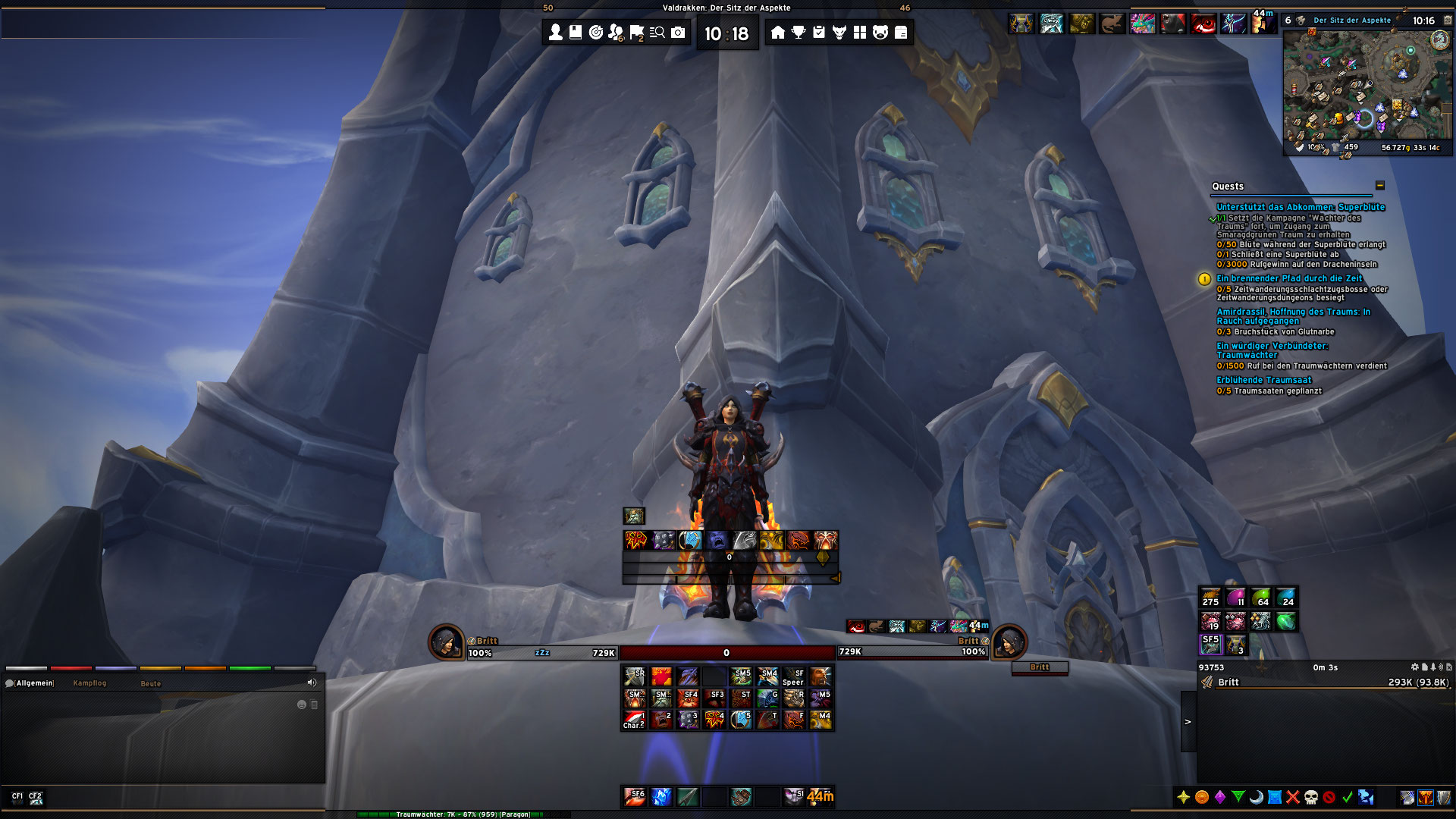This screenshot has height=819, width=1456.
Task: Click the camera screenshot icon
Action: [678, 32]
